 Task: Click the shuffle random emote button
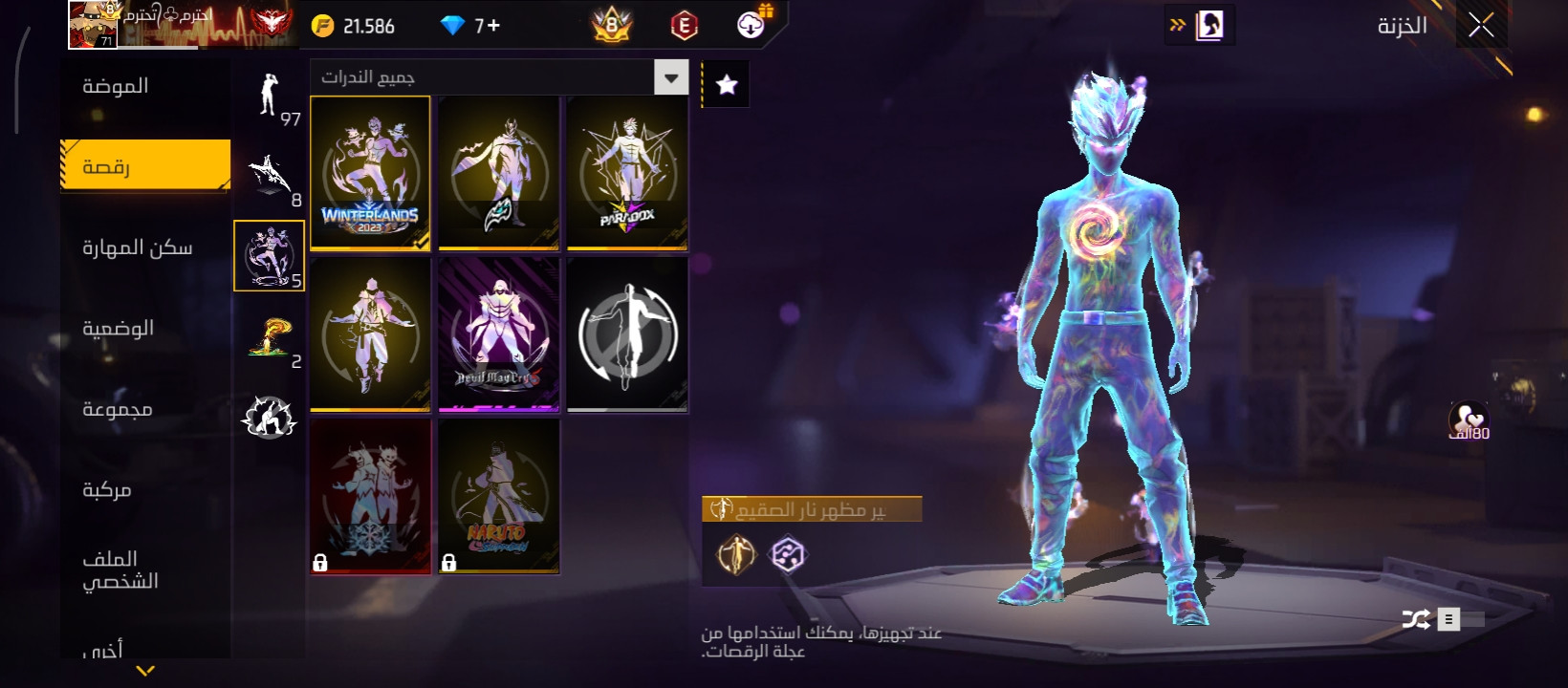coord(1416,619)
